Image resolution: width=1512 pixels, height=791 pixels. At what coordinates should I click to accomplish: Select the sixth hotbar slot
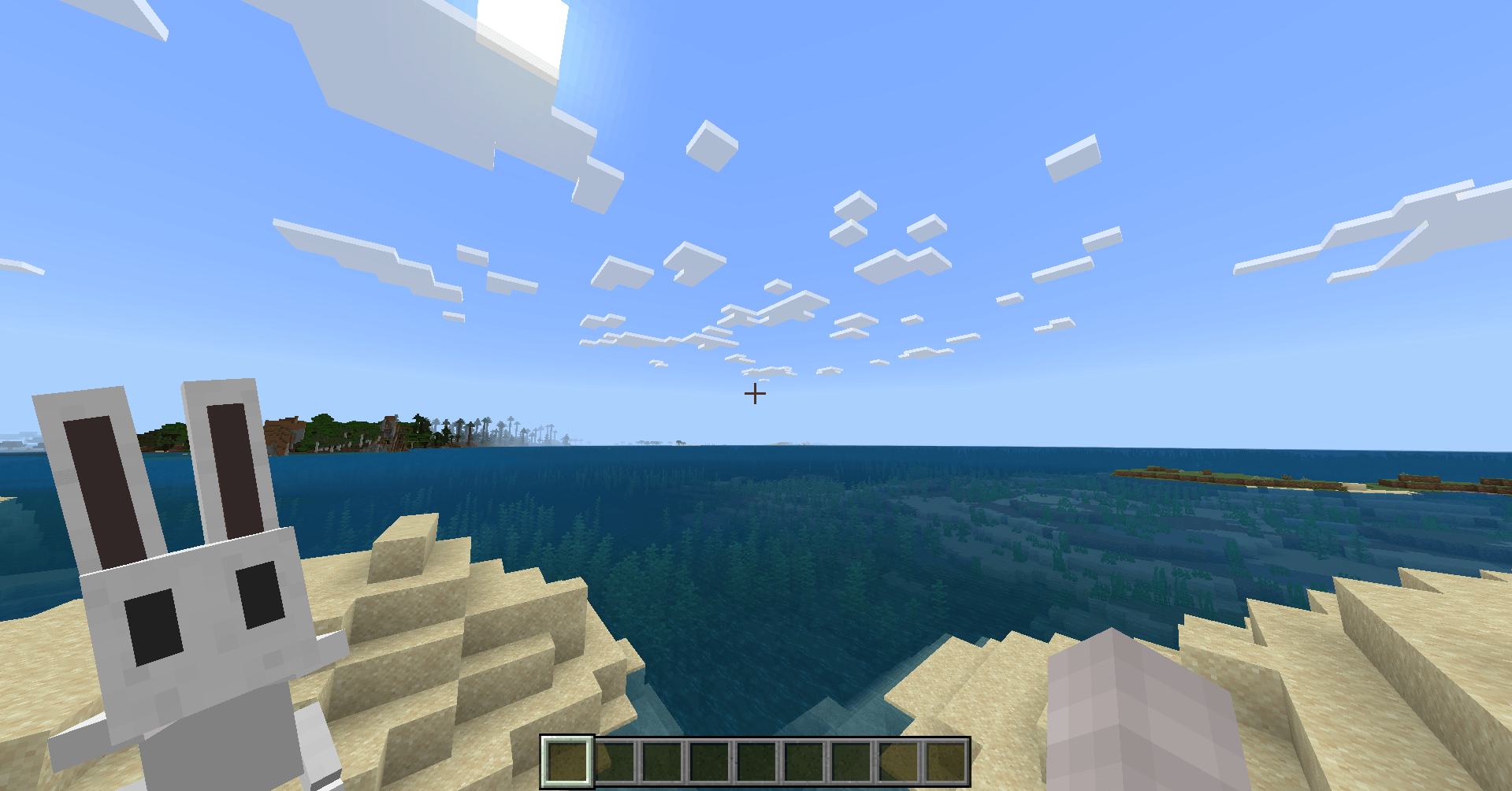pos(804,763)
